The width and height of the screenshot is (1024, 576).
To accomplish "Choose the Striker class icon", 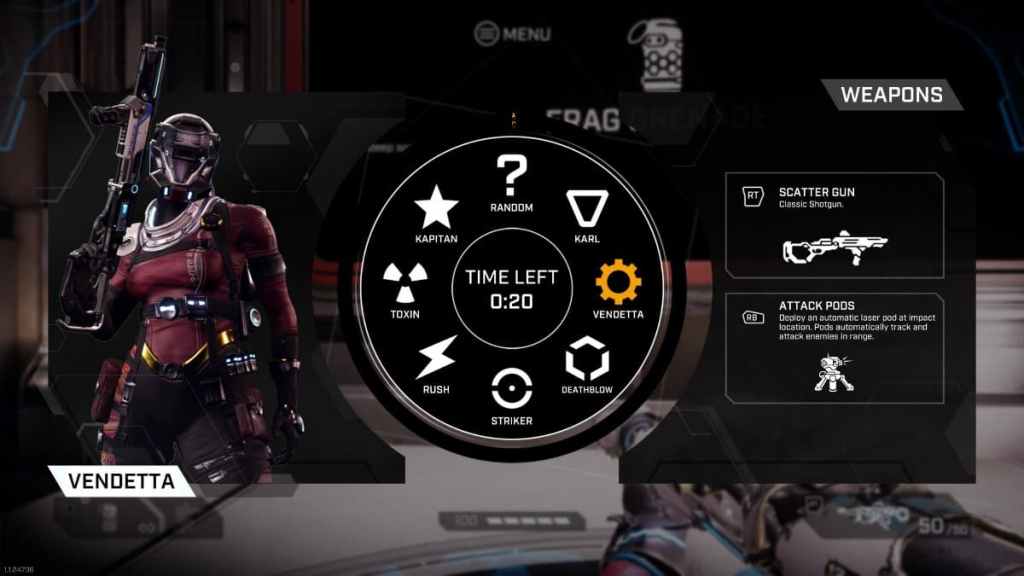I will tap(512, 387).
